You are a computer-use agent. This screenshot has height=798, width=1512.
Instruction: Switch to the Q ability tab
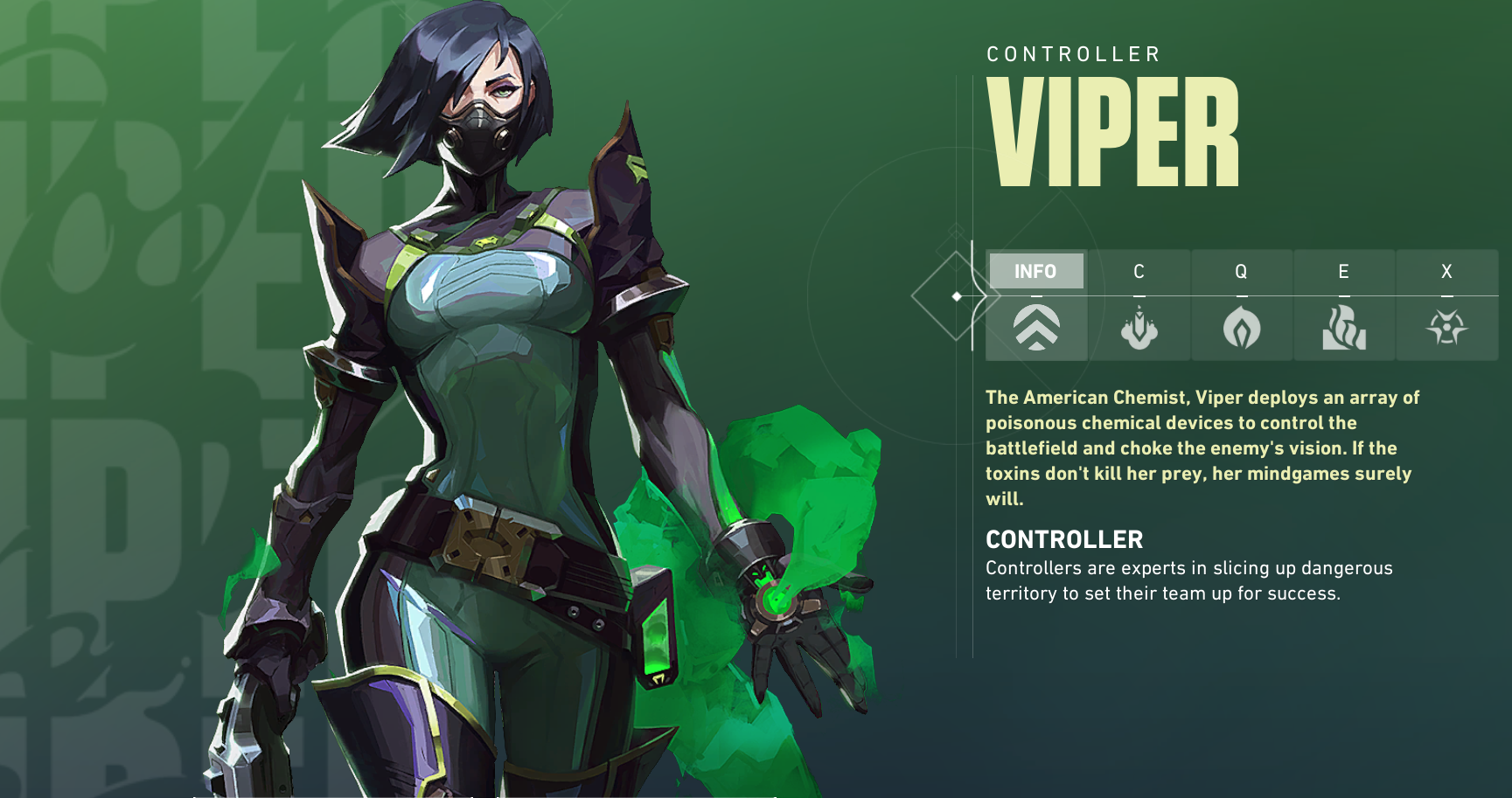[x=1242, y=271]
